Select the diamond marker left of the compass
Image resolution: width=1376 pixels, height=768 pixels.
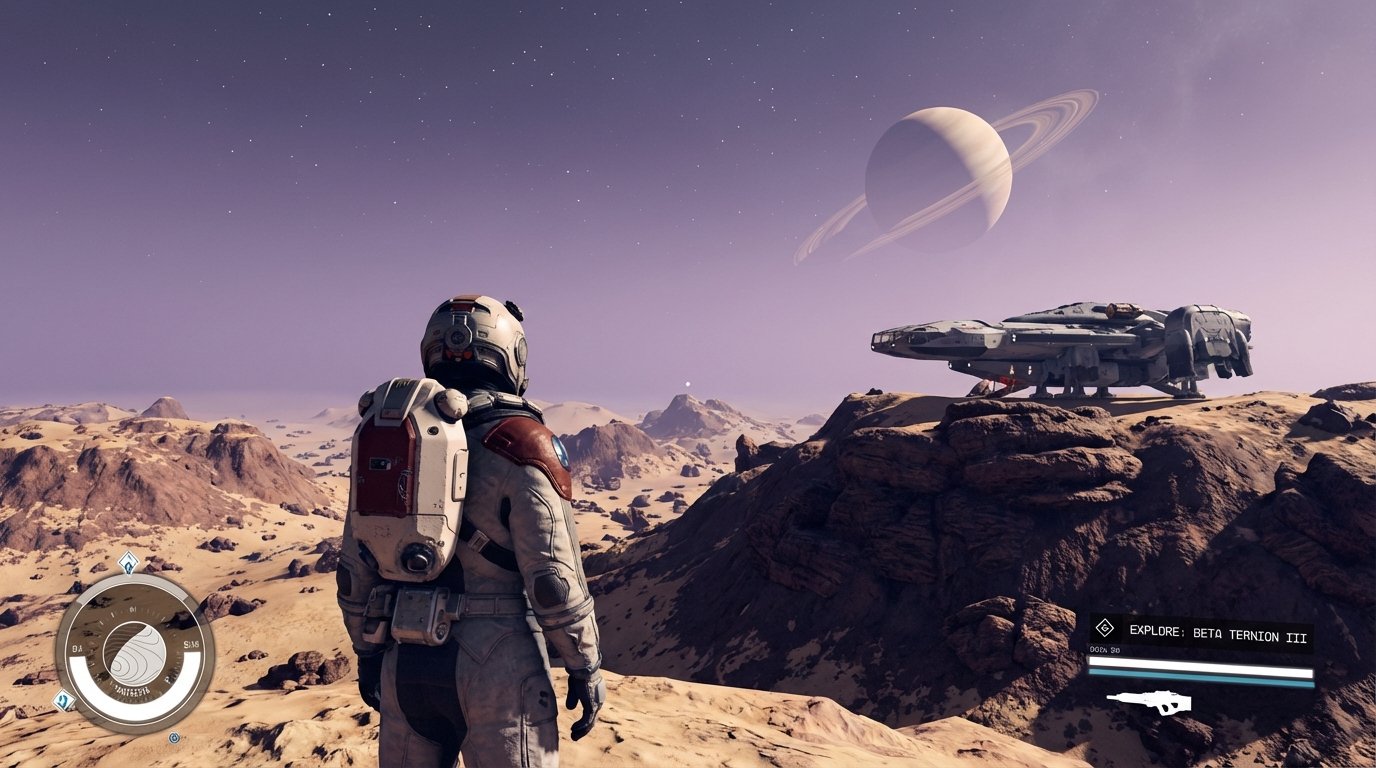click(x=62, y=700)
